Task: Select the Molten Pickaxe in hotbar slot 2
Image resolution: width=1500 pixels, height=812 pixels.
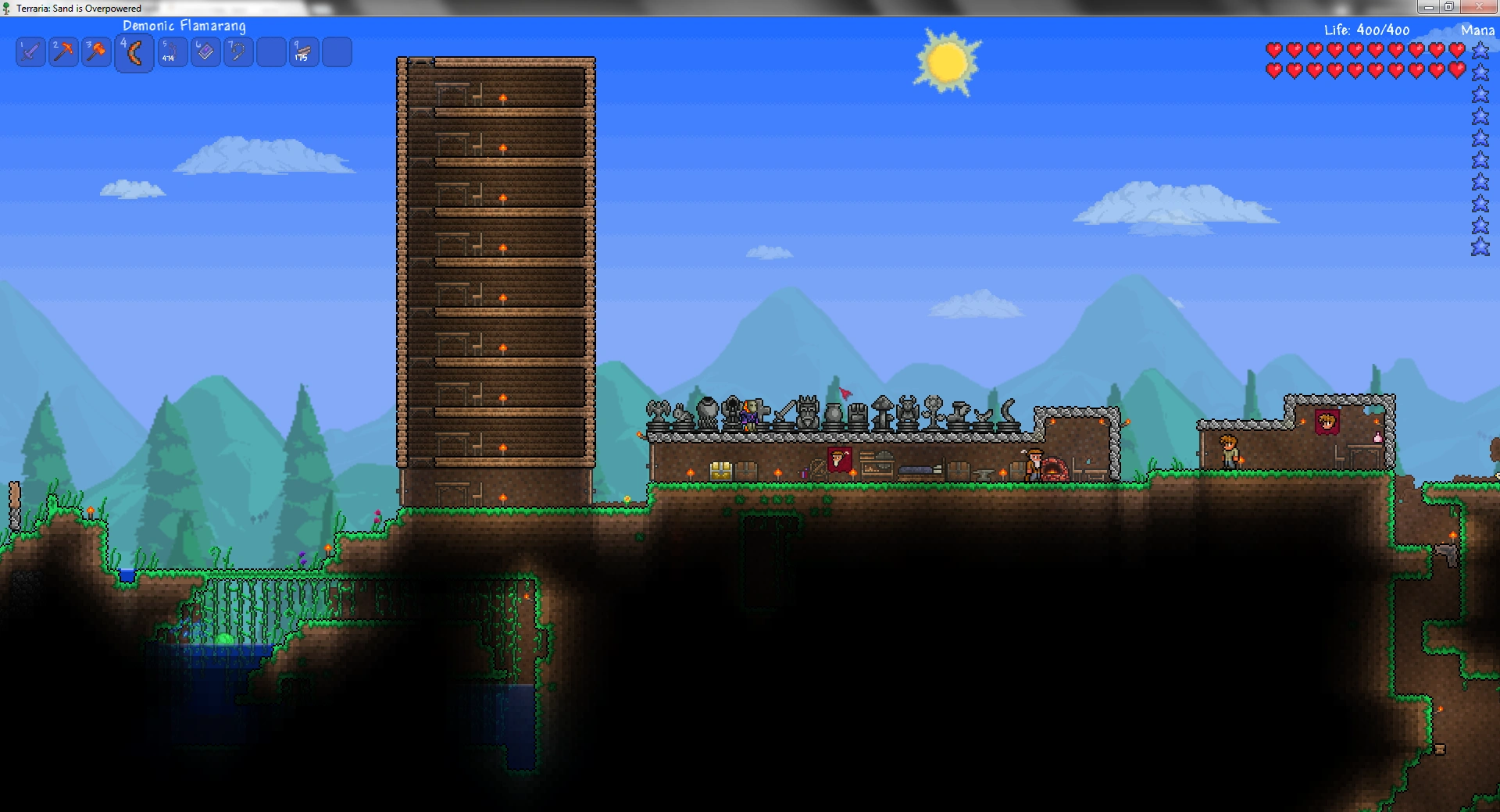Action: (63, 52)
